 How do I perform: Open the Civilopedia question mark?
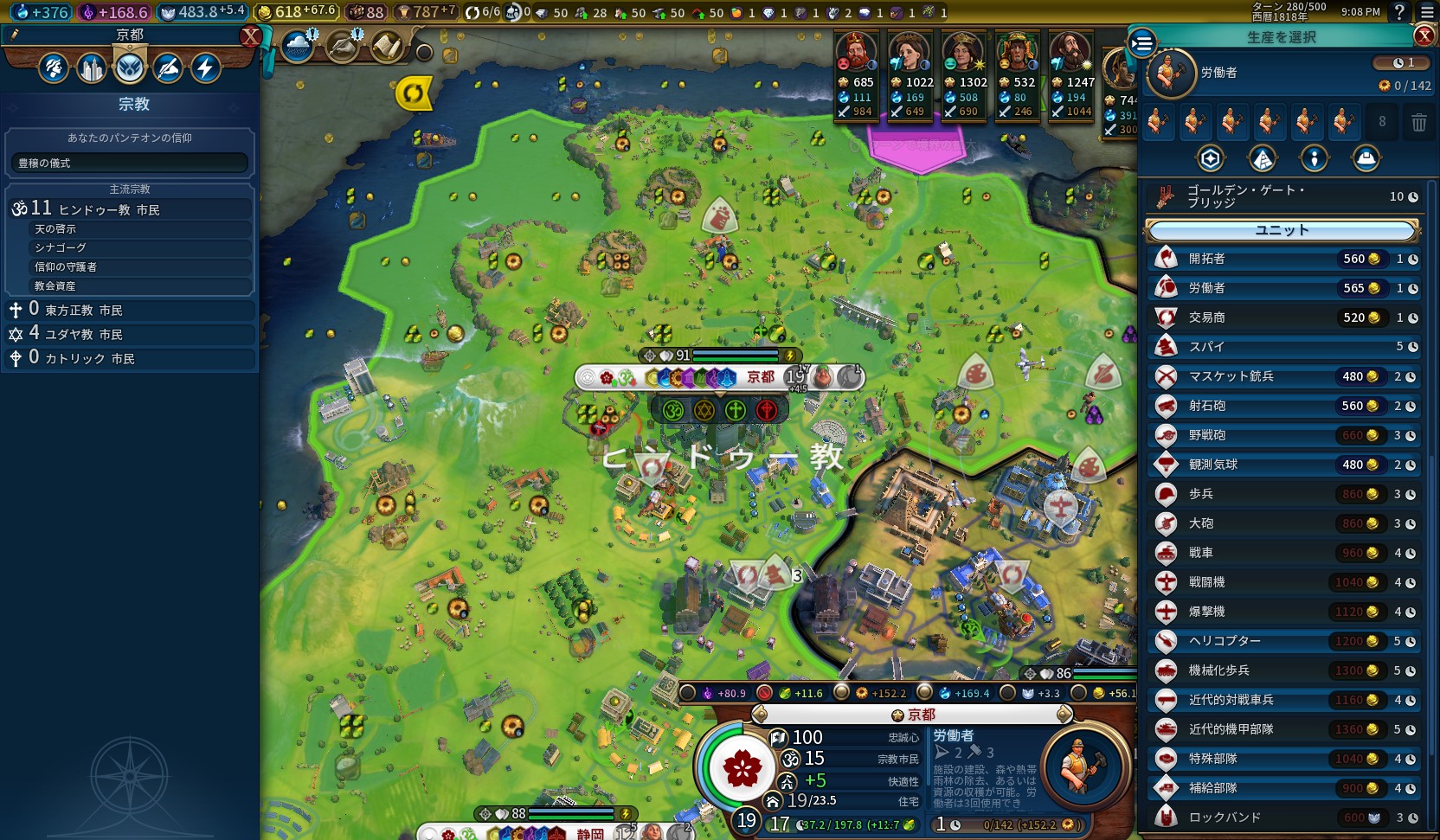point(1399,12)
